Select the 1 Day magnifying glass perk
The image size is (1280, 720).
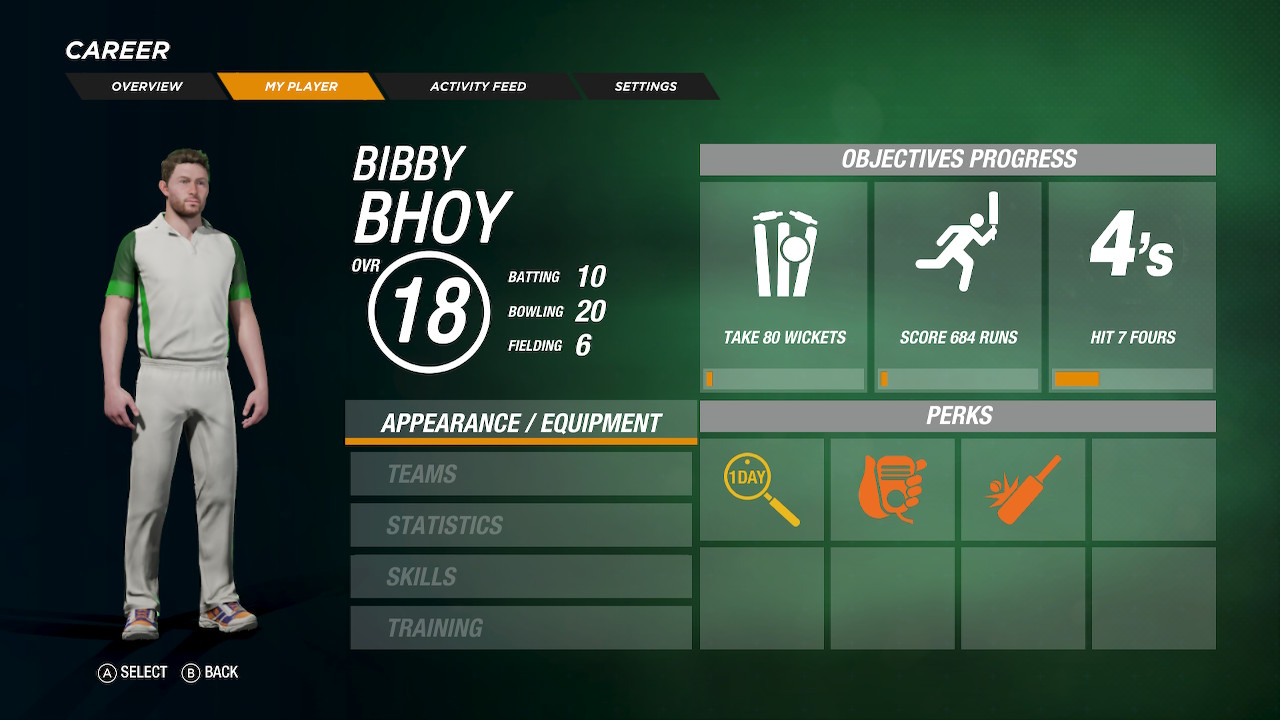pyautogui.click(x=762, y=490)
